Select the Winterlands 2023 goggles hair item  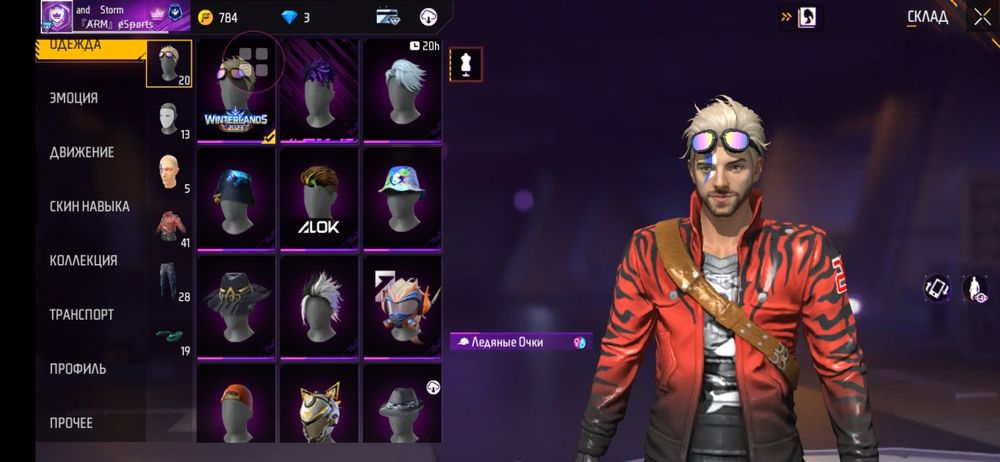point(238,92)
